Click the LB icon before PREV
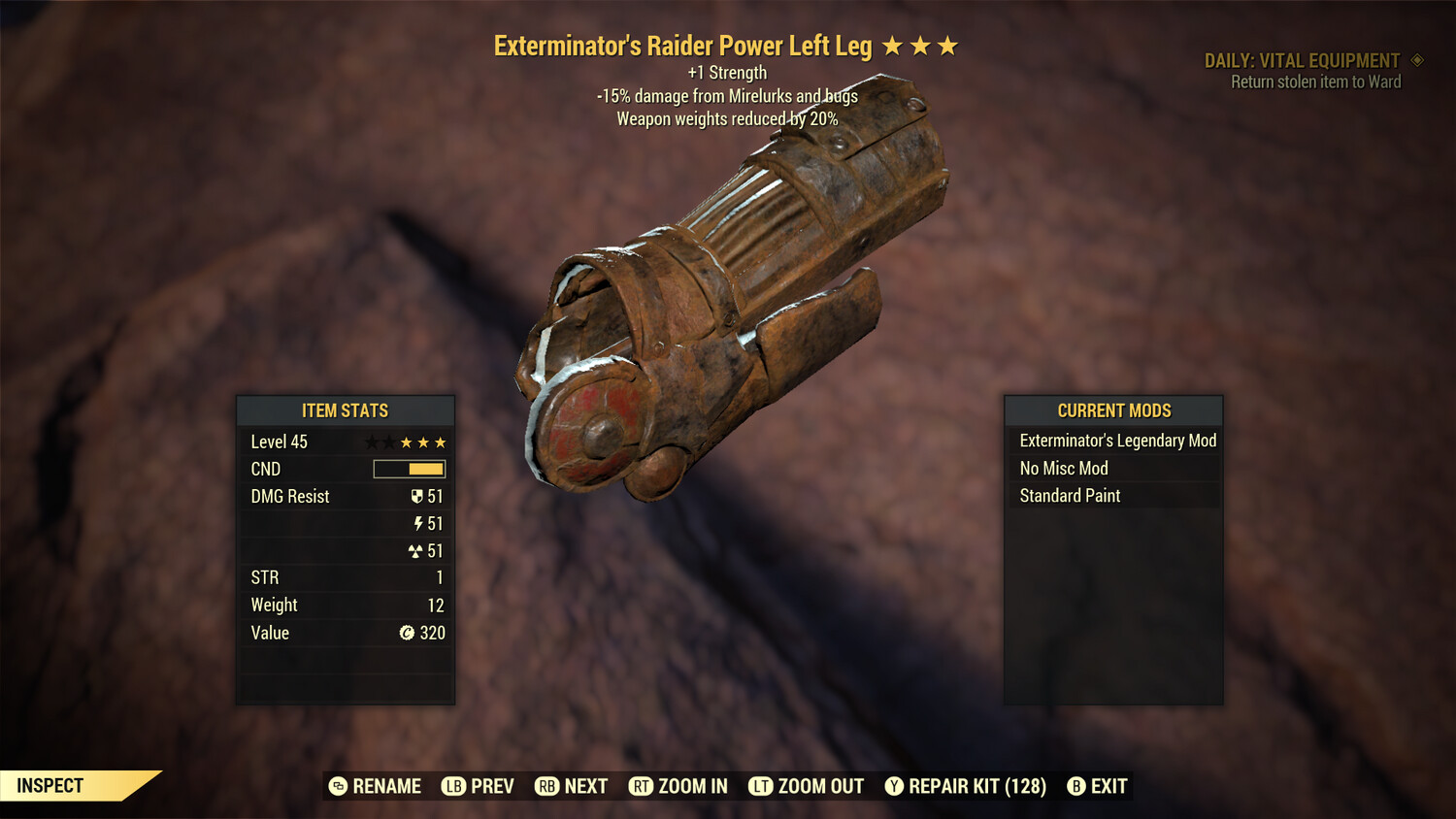 pos(452,786)
